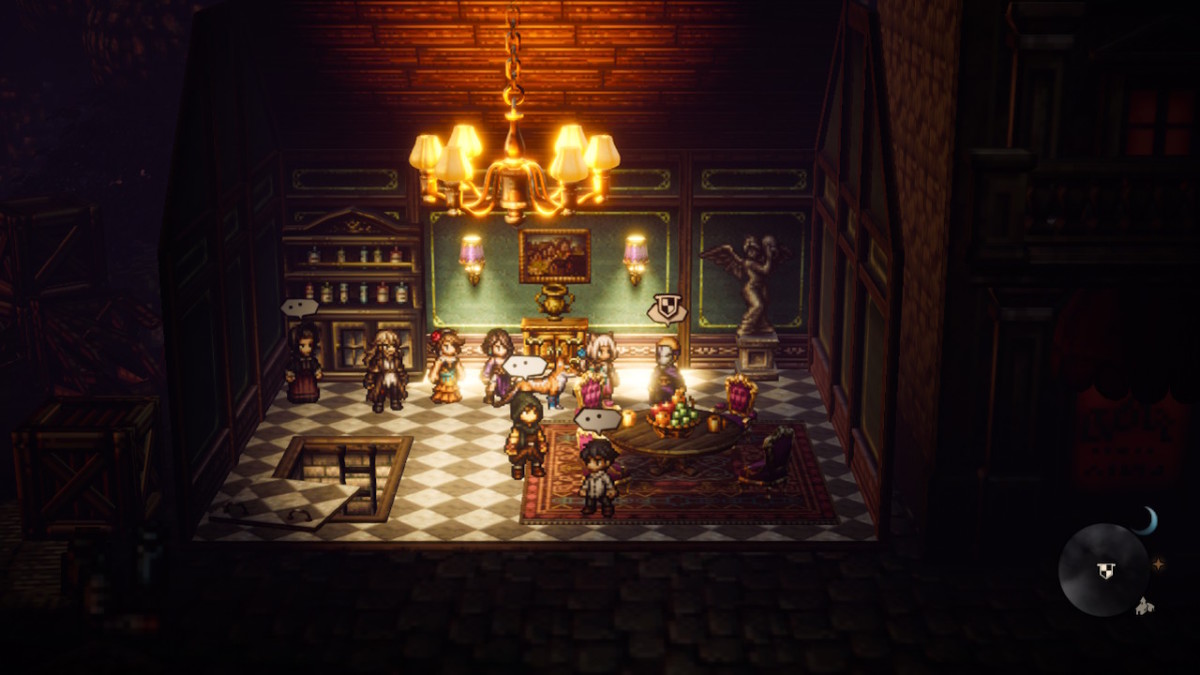Click the town building icon beside the minimap
The height and width of the screenshot is (675, 1200).
(x=1145, y=604)
